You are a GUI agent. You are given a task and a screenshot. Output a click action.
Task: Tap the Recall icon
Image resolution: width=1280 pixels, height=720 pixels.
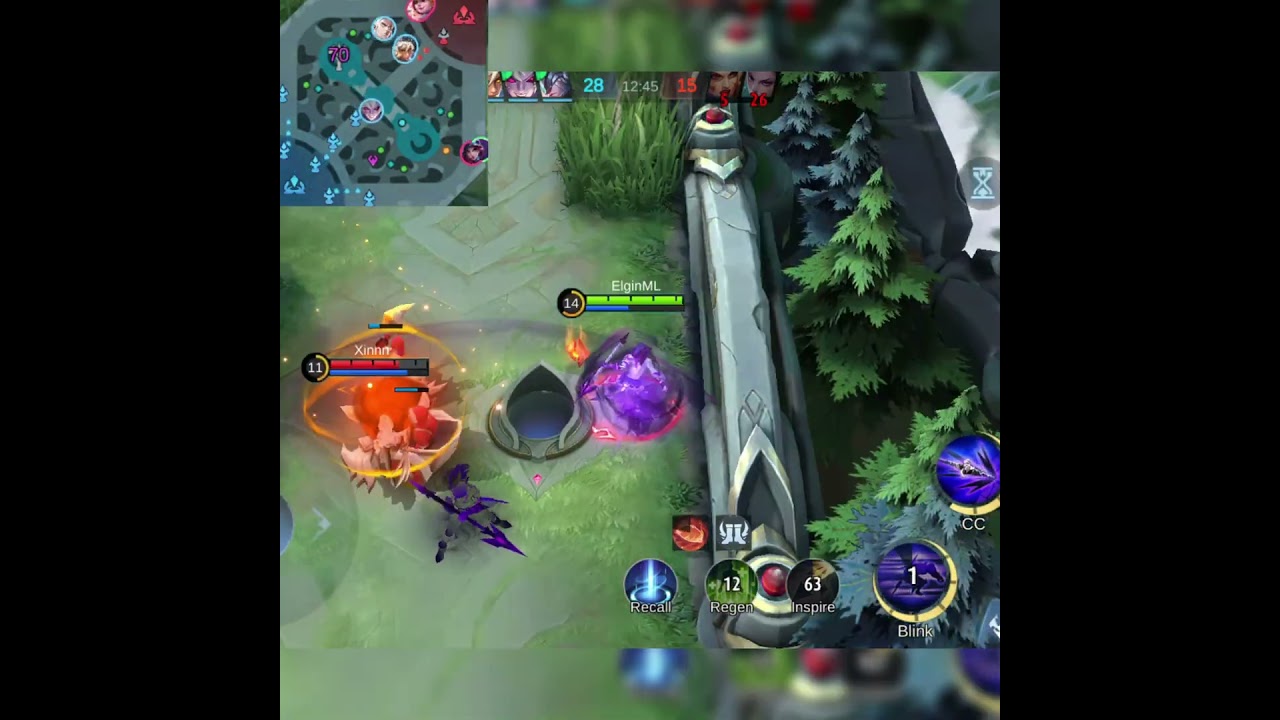(x=649, y=580)
